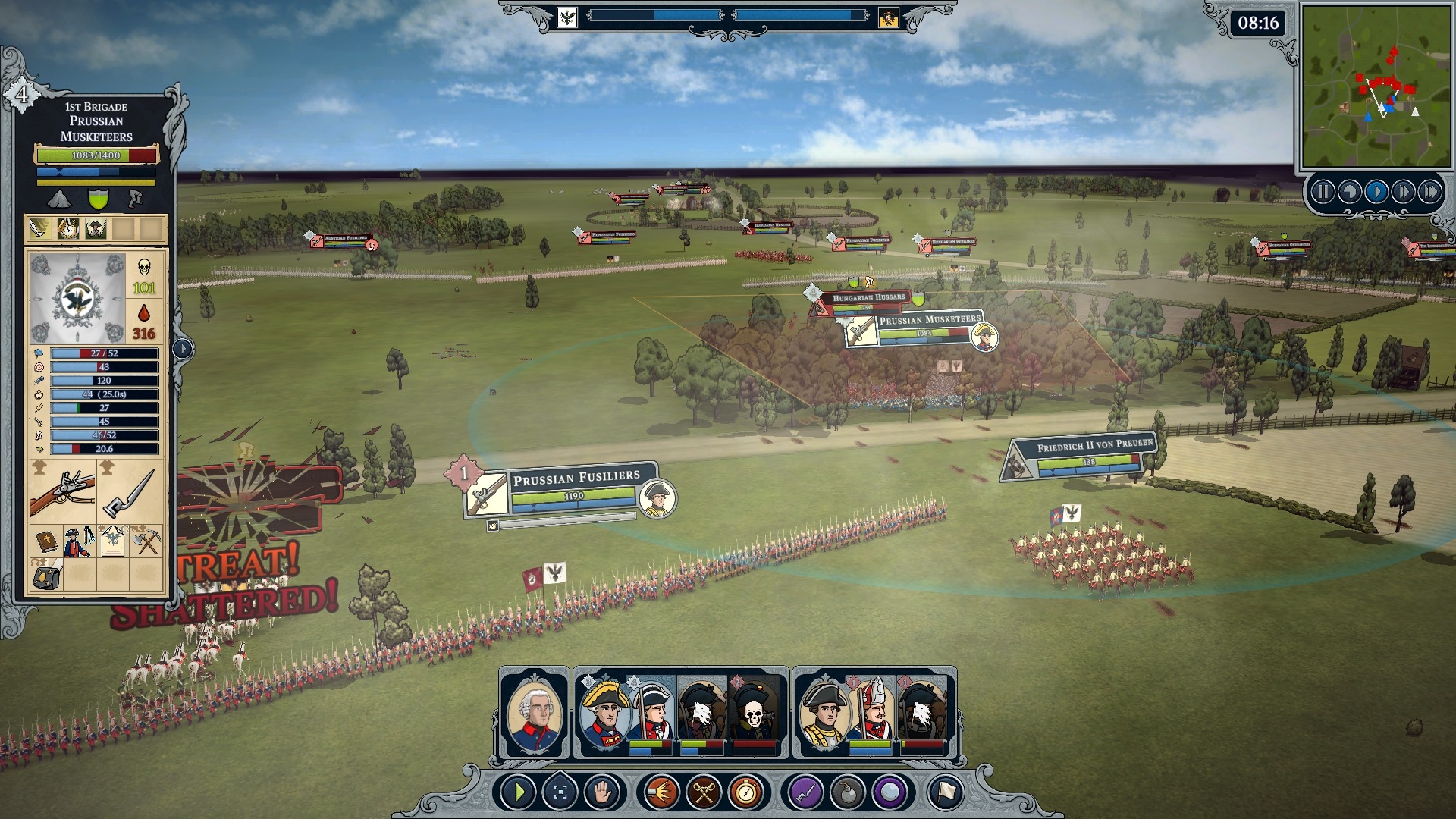Collapse the unit info panel arrow
This screenshot has height=819, width=1456.
183,349
